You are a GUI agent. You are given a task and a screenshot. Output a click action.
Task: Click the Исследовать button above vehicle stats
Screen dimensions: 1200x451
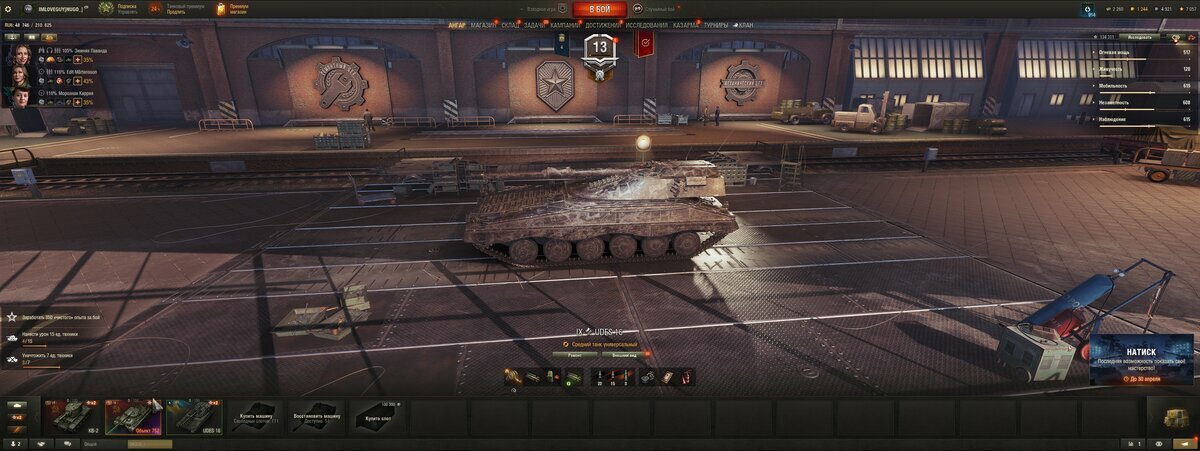pyautogui.click(x=1141, y=37)
